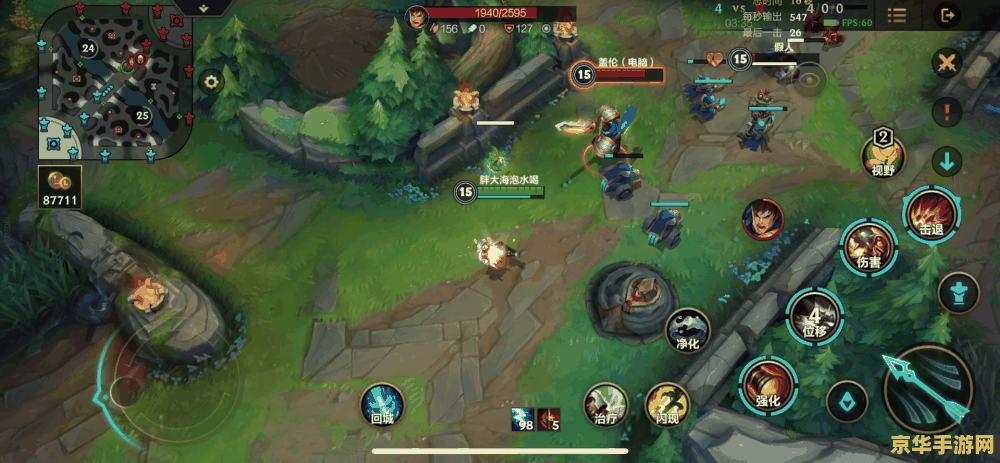
Task: Place a ward with 视野 button
Action: [x=883, y=154]
